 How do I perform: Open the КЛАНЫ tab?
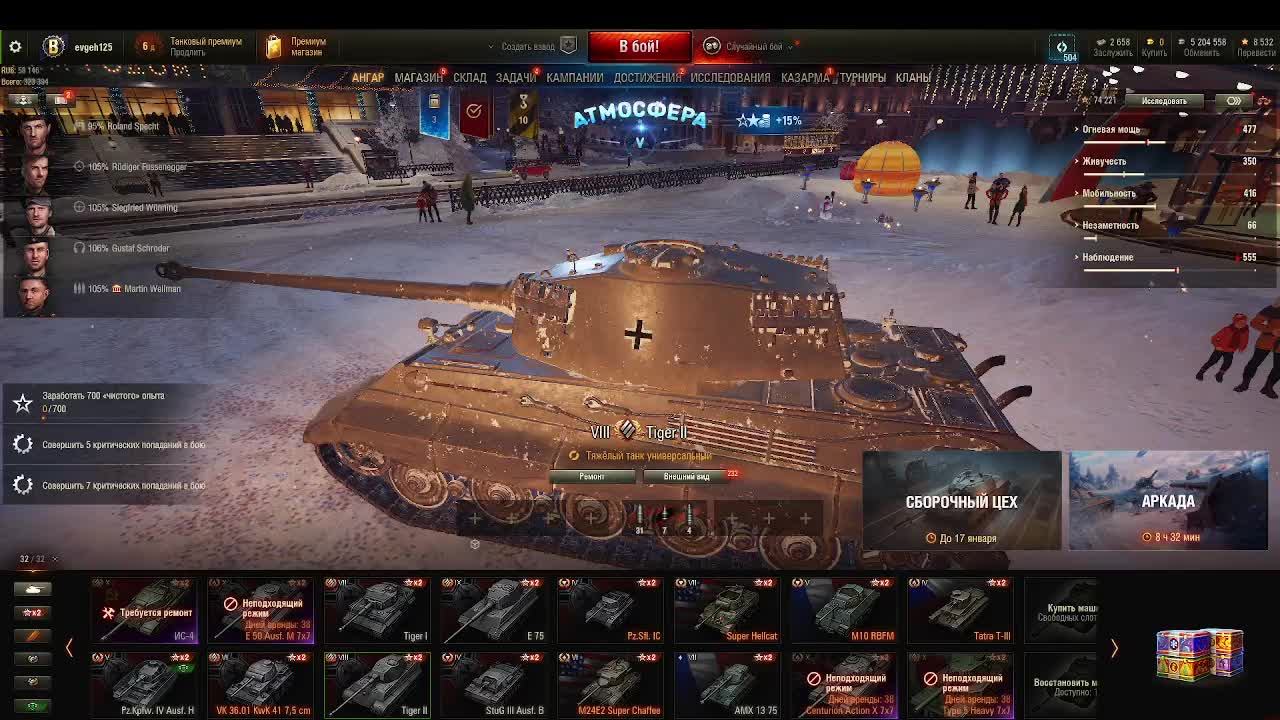913,77
